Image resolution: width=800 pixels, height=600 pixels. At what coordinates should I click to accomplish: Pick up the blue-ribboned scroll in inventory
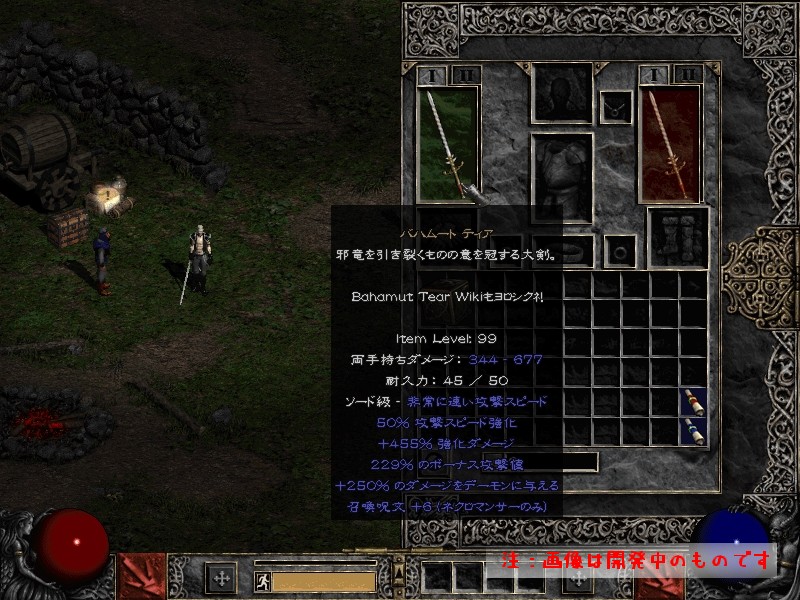coord(692,430)
